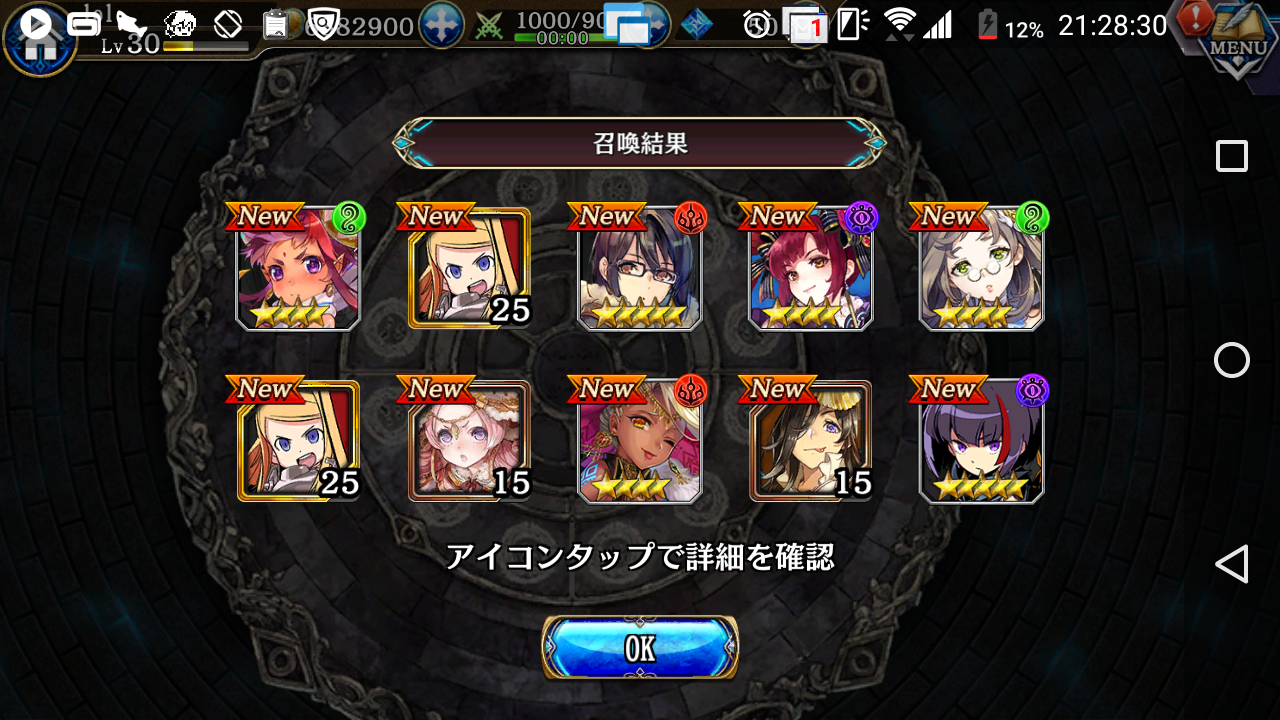Show the dark-haired character marked 15
The width and height of the screenshot is (1280, 720).
click(x=810, y=442)
